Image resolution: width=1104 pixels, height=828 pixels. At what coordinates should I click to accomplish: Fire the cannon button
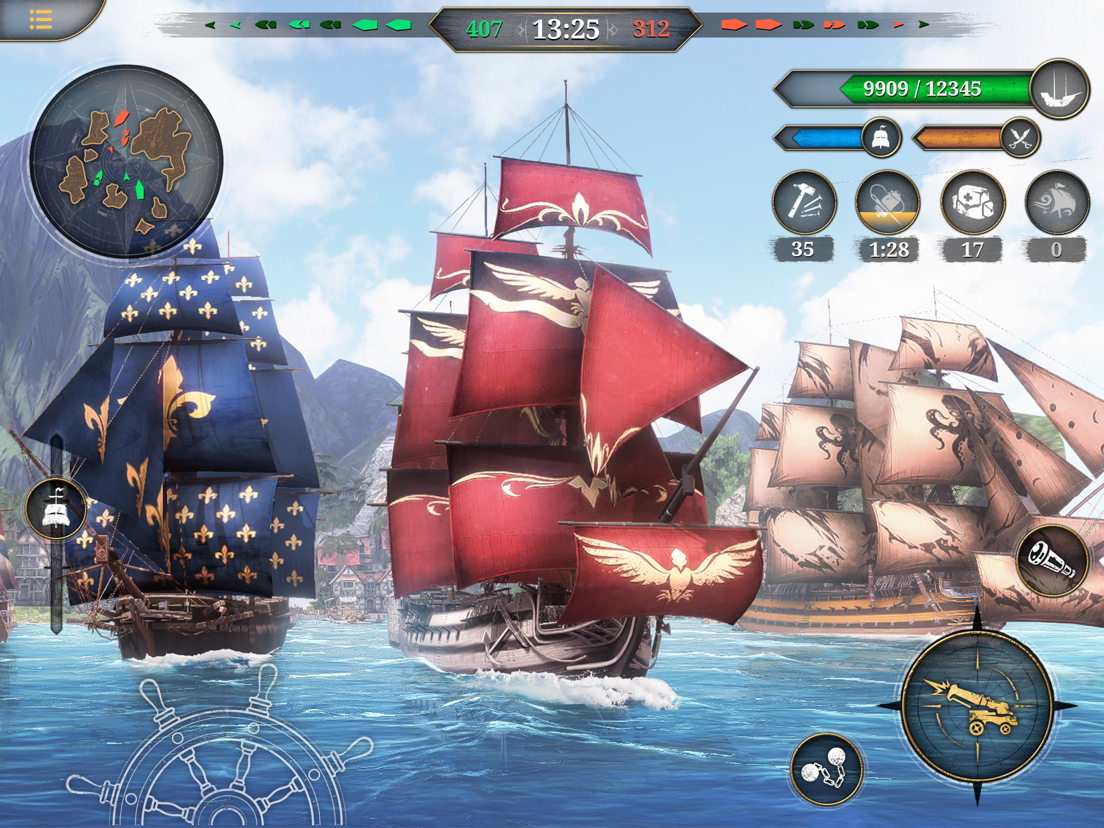point(977,706)
